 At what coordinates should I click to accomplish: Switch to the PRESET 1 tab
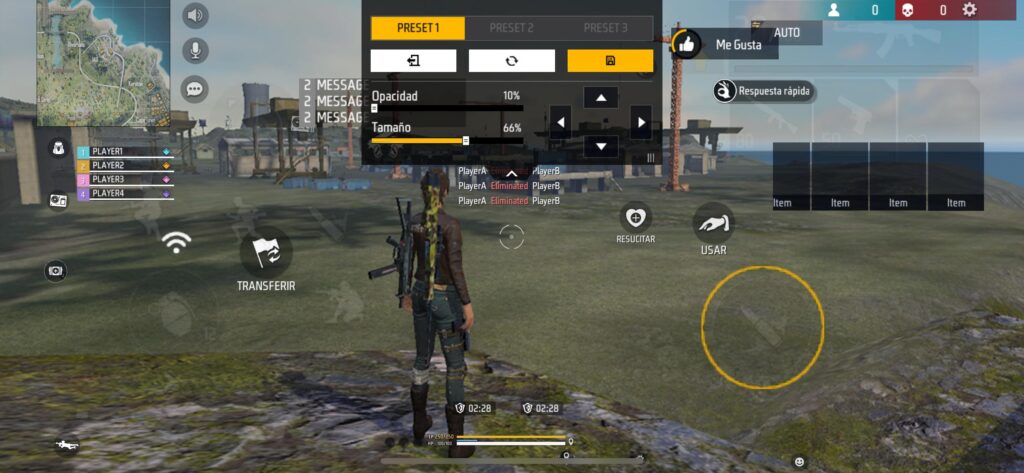pyautogui.click(x=417, y=28)
